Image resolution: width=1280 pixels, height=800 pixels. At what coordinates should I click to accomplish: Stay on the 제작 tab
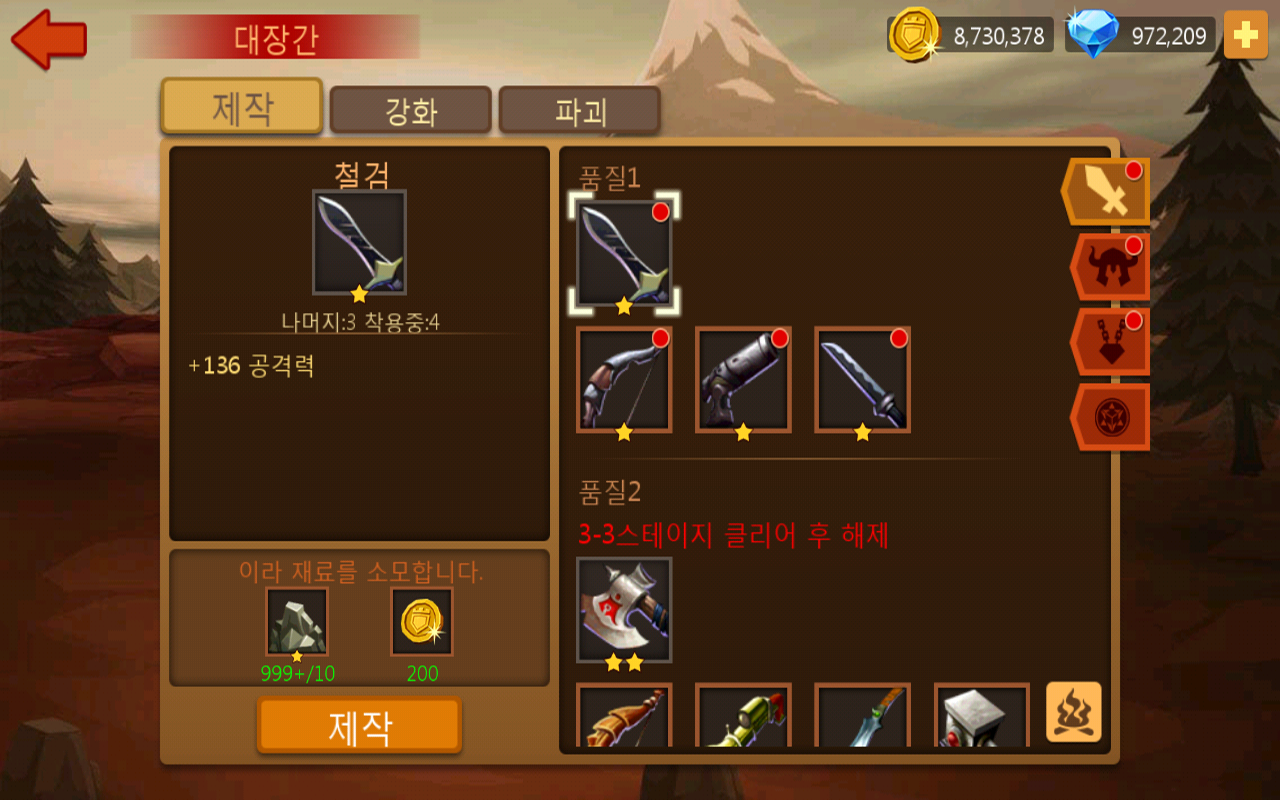(x=240, y=105)
